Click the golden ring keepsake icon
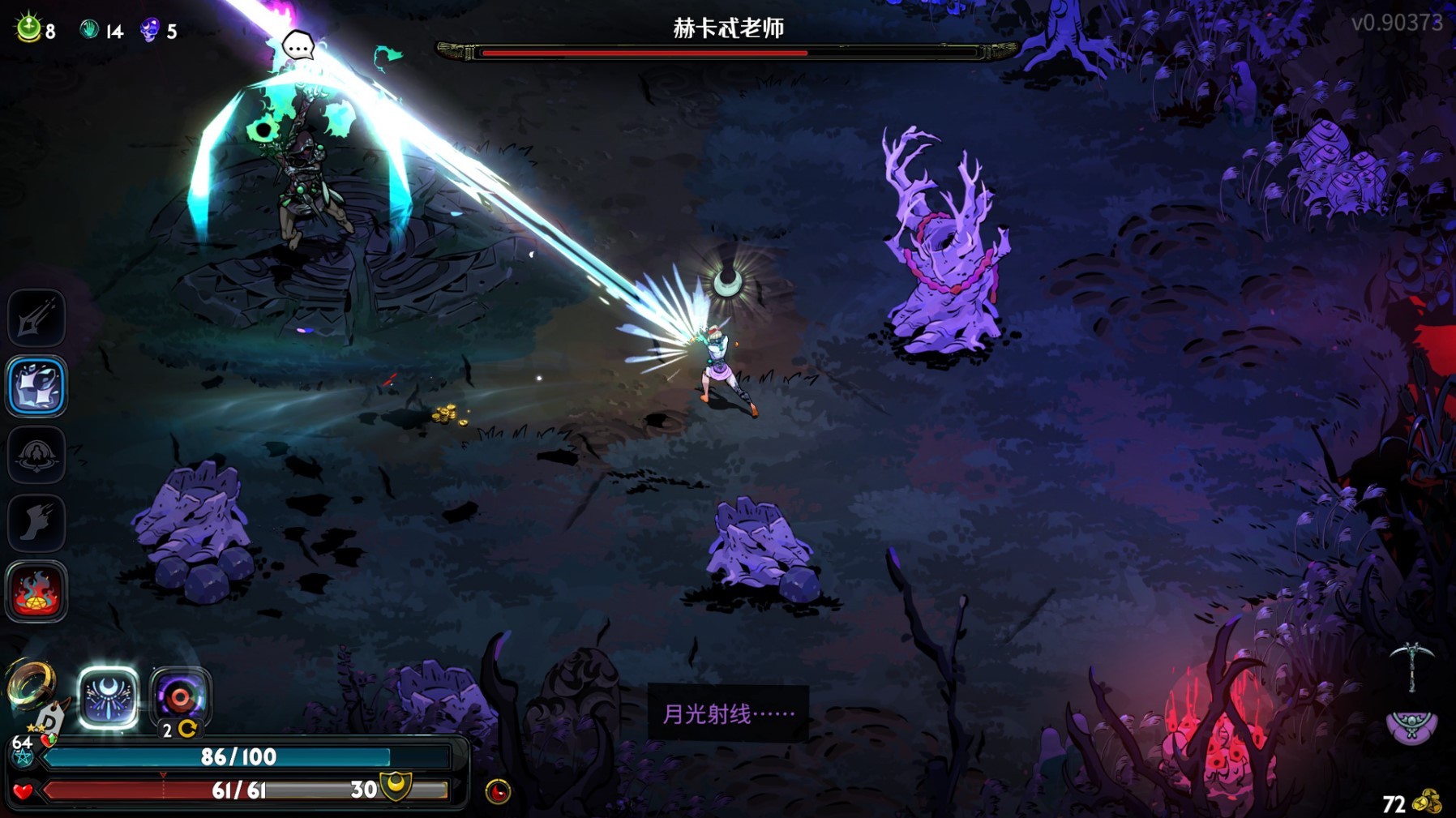The image size is (1456, 818). (x=31, y=685)
